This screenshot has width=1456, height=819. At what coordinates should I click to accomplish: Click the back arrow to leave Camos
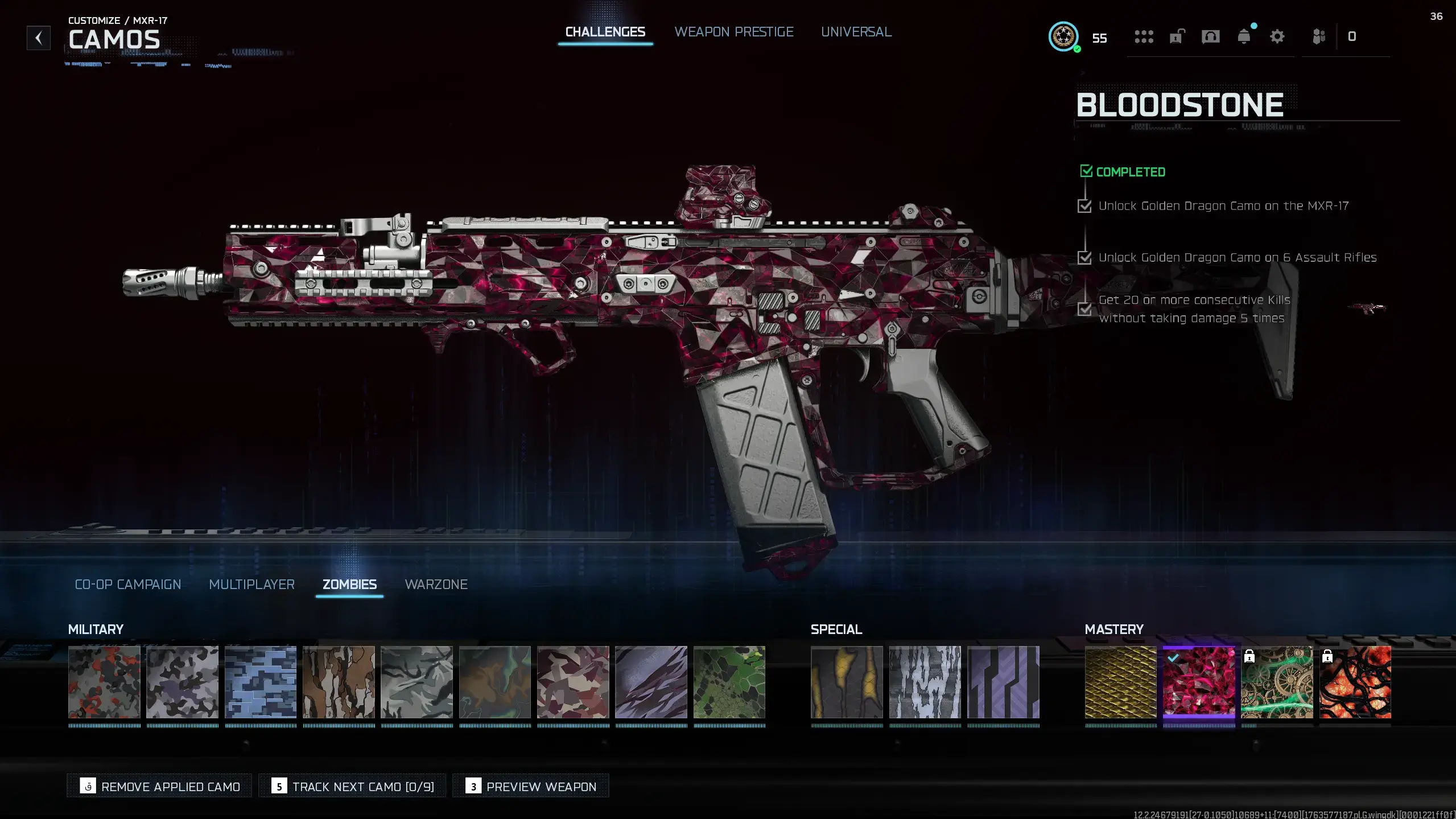(38, 38)
